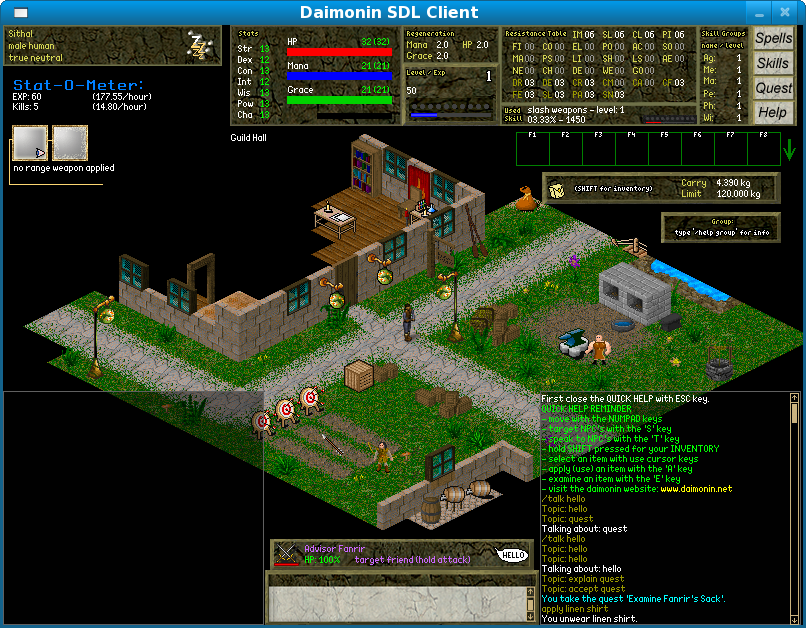
Task: Close the Daimonin SDL Client window
Action: coord(788,13)
